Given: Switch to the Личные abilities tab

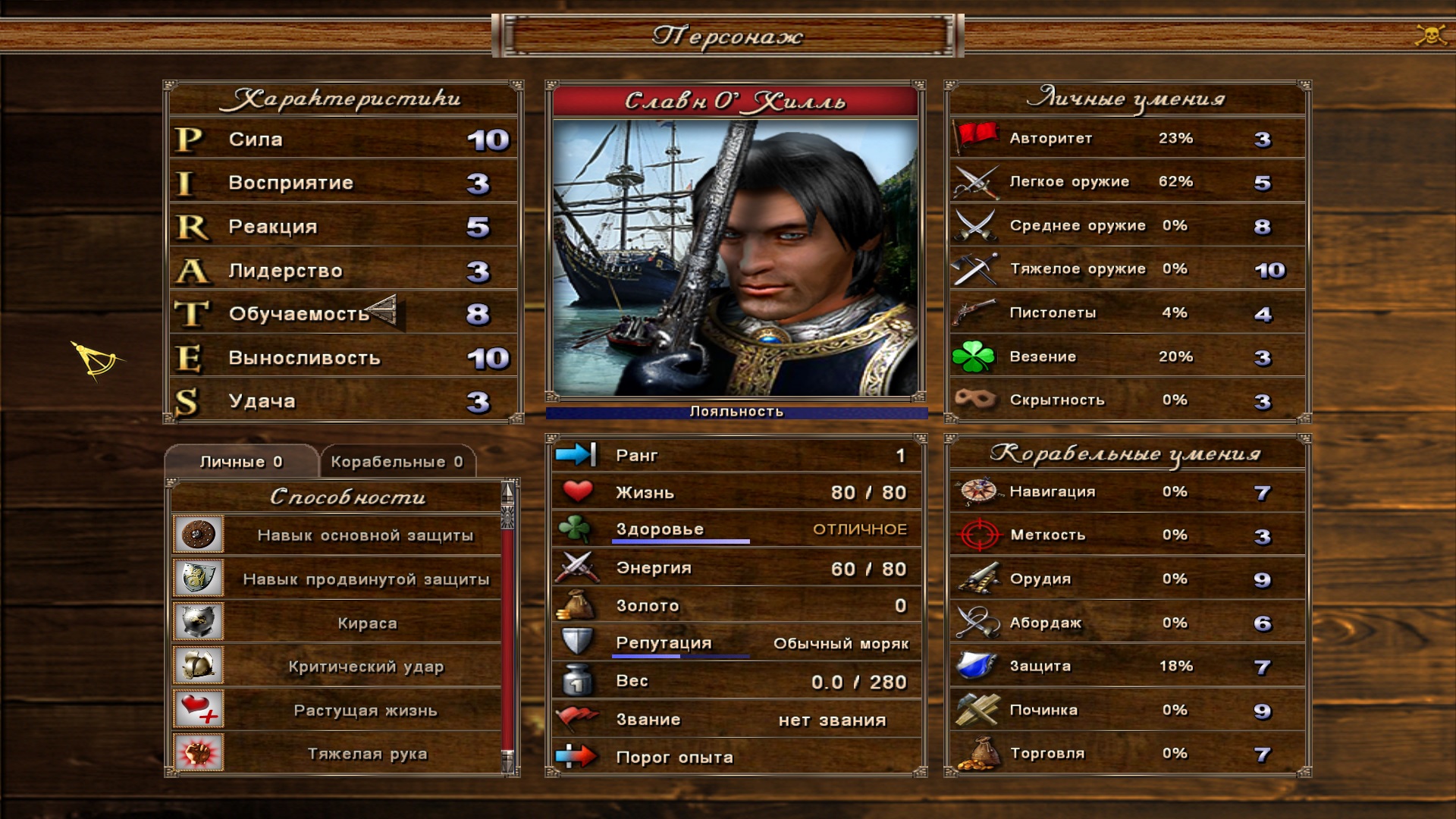Looking at the screenshot, I should (241, 462).
